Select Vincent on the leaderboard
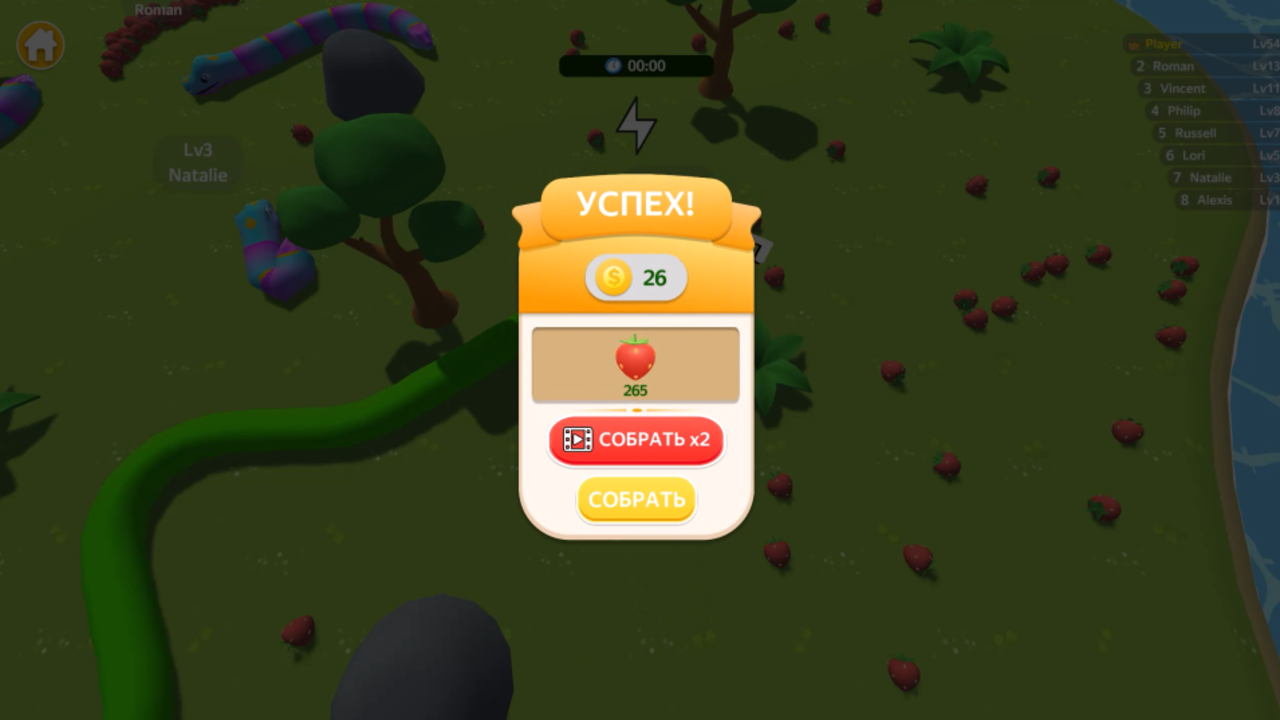This screenshot has width=1280, height=720. (1182, 88)
